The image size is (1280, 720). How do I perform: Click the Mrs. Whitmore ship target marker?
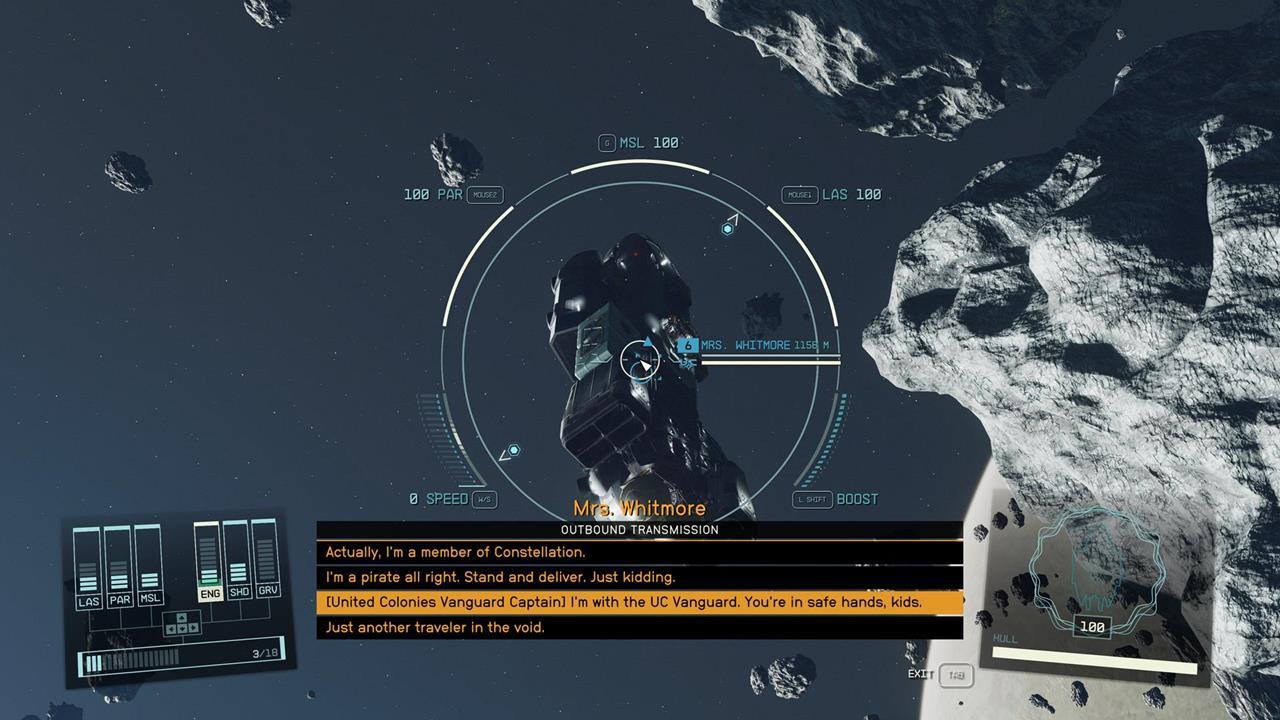pos(688,346)
